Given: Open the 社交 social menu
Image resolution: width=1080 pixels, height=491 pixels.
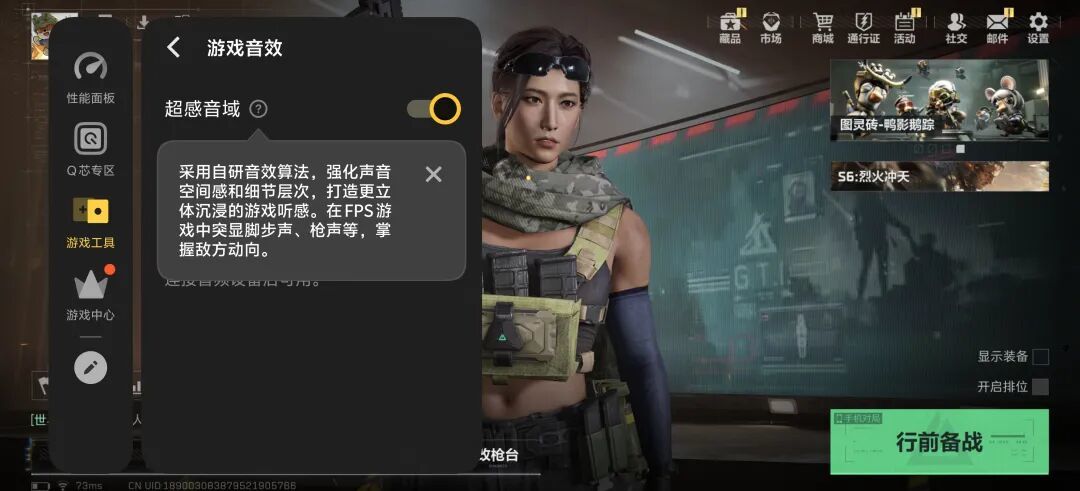Looking at the screenshot, I should coord(956,27).
